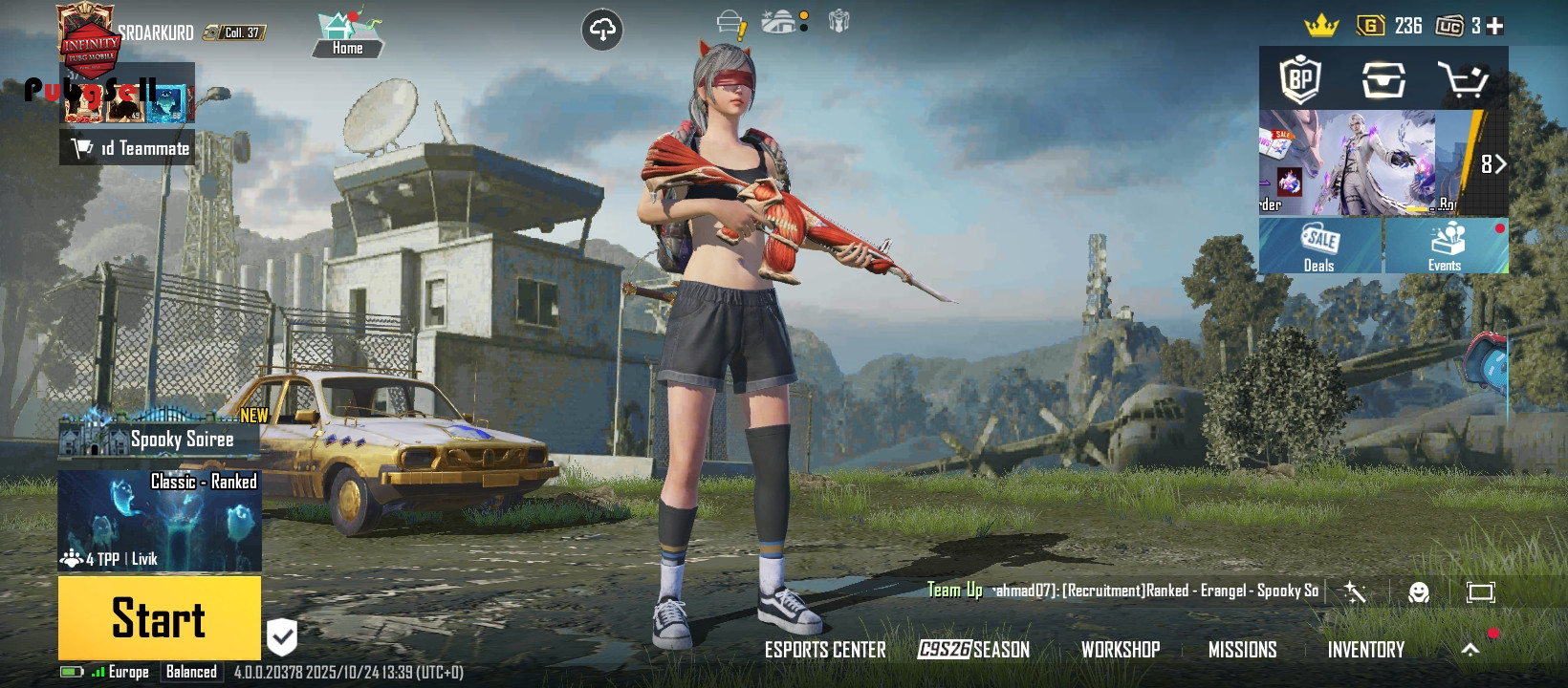Open the Team Up recruitment chat line
The height and width of the screenshot is (688, 1568).
(x=1123, y=591)
